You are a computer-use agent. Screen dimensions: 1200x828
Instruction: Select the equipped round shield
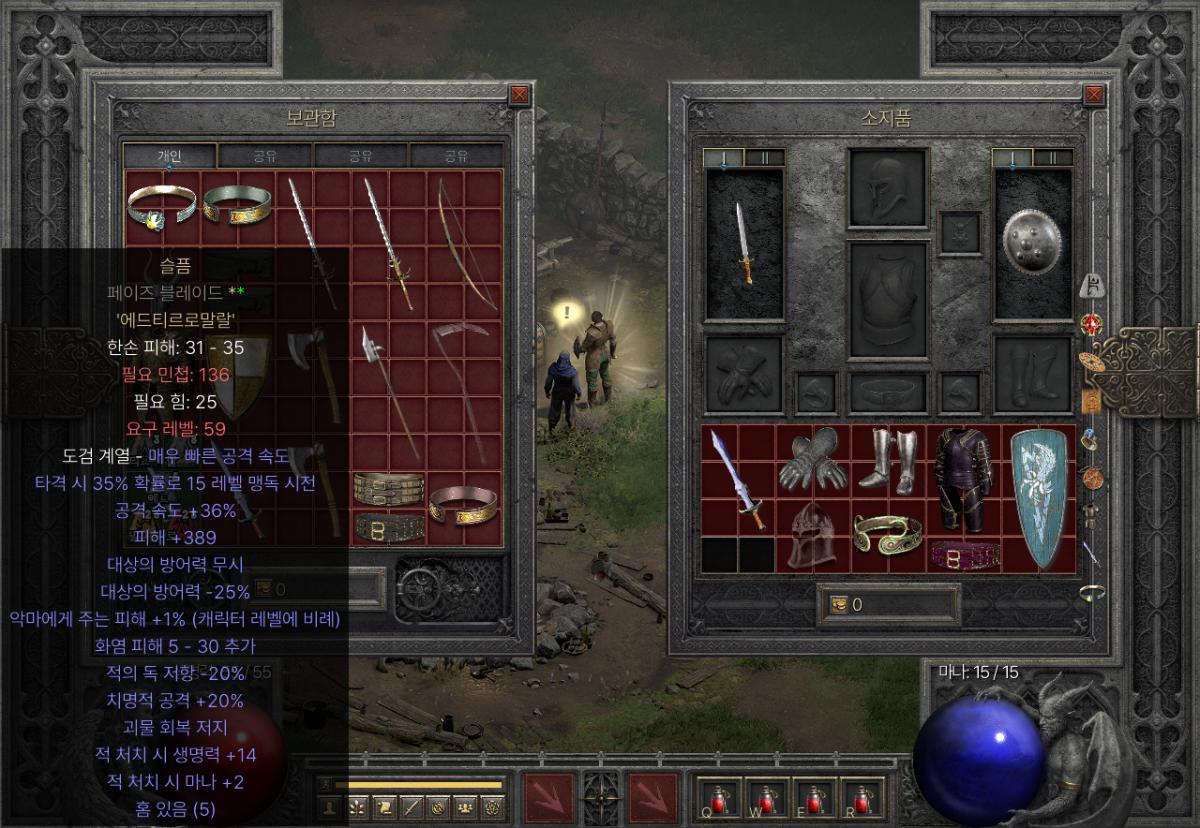coord(1032,244)
